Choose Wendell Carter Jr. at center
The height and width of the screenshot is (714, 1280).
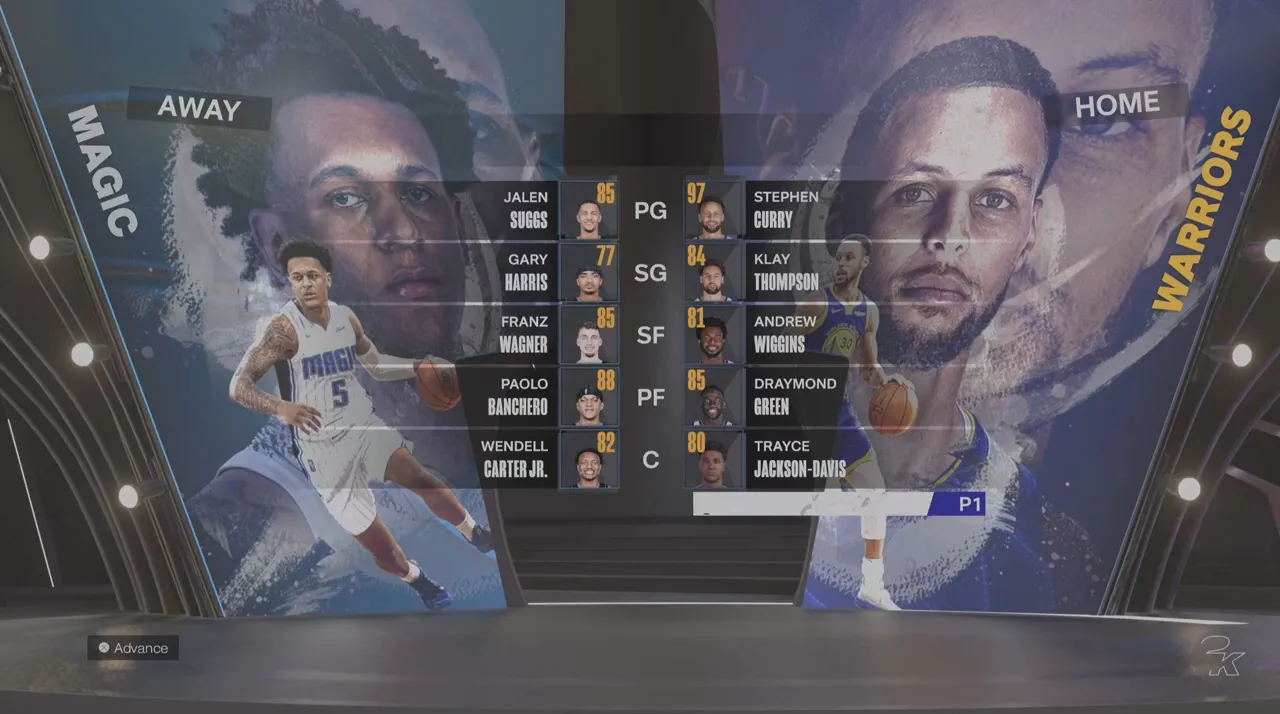[x=540, y=458]
